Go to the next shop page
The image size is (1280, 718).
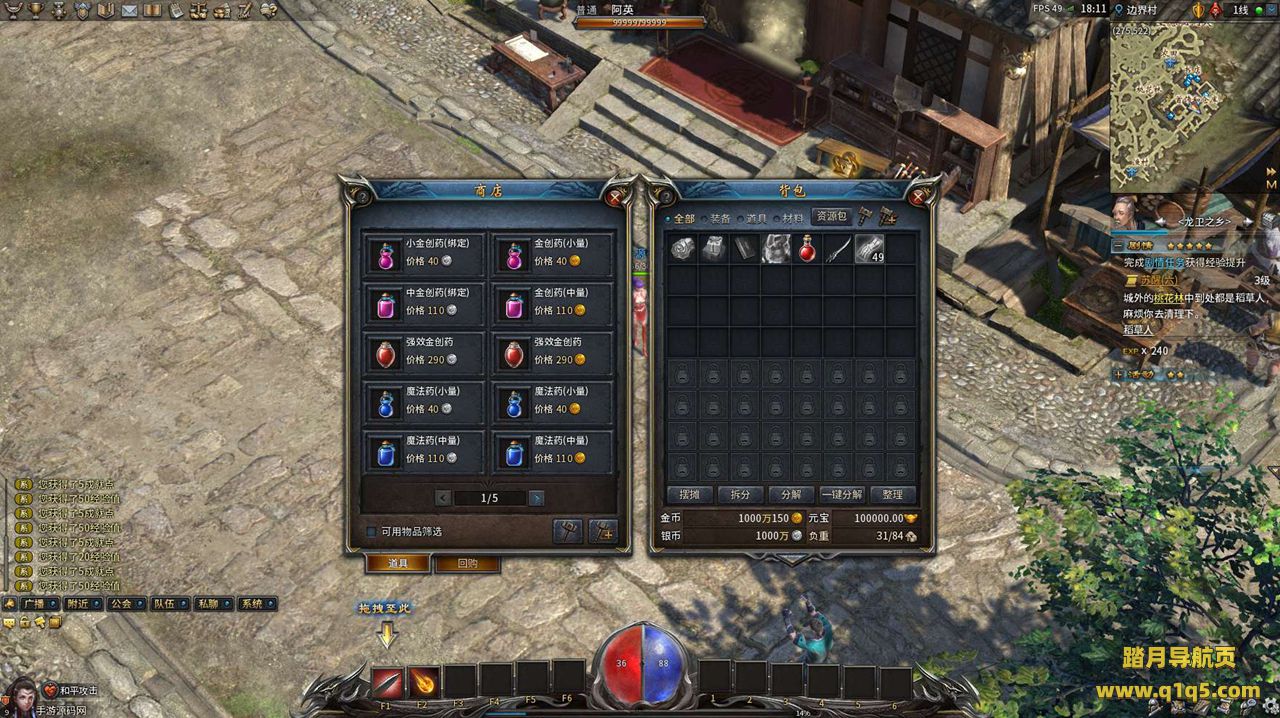pyautogui.click(x=537, y=498)
